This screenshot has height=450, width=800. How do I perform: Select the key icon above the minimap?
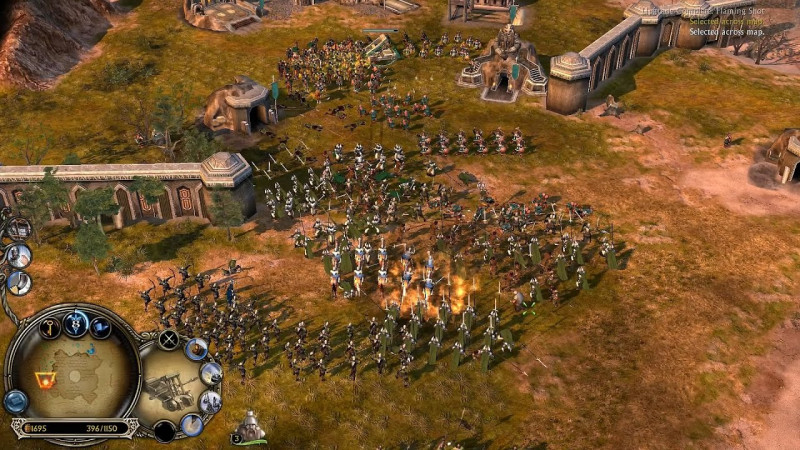[50, 326]
